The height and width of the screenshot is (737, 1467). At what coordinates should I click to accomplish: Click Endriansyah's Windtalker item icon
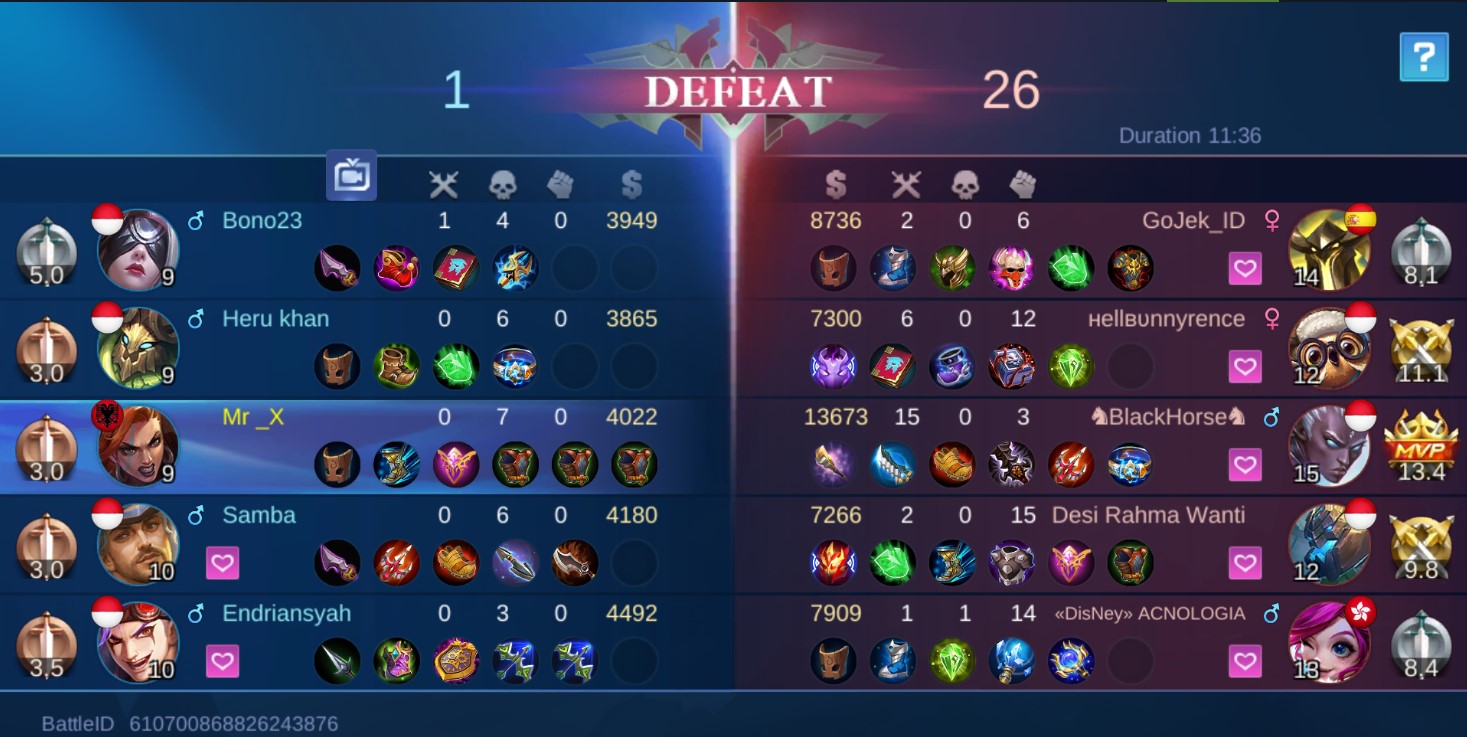point(515,661)
